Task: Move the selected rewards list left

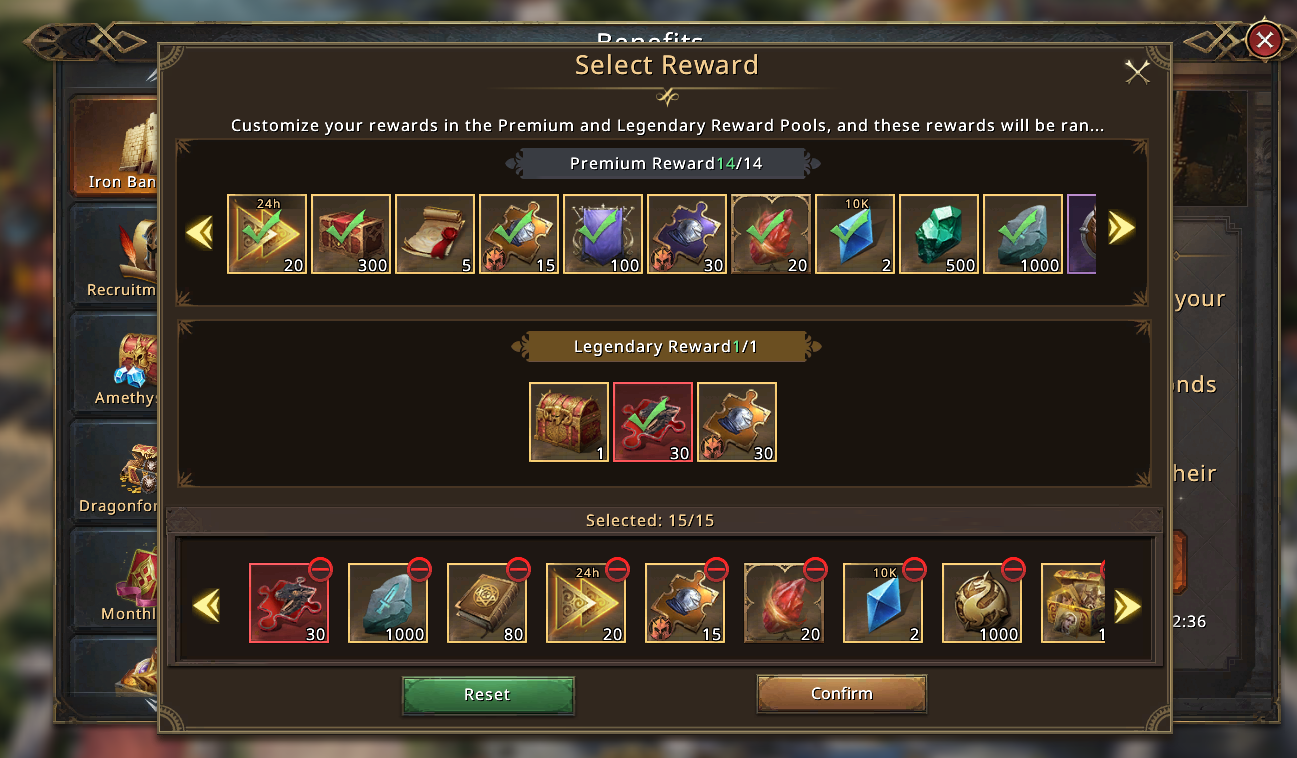Action: (x=206, y=605)
